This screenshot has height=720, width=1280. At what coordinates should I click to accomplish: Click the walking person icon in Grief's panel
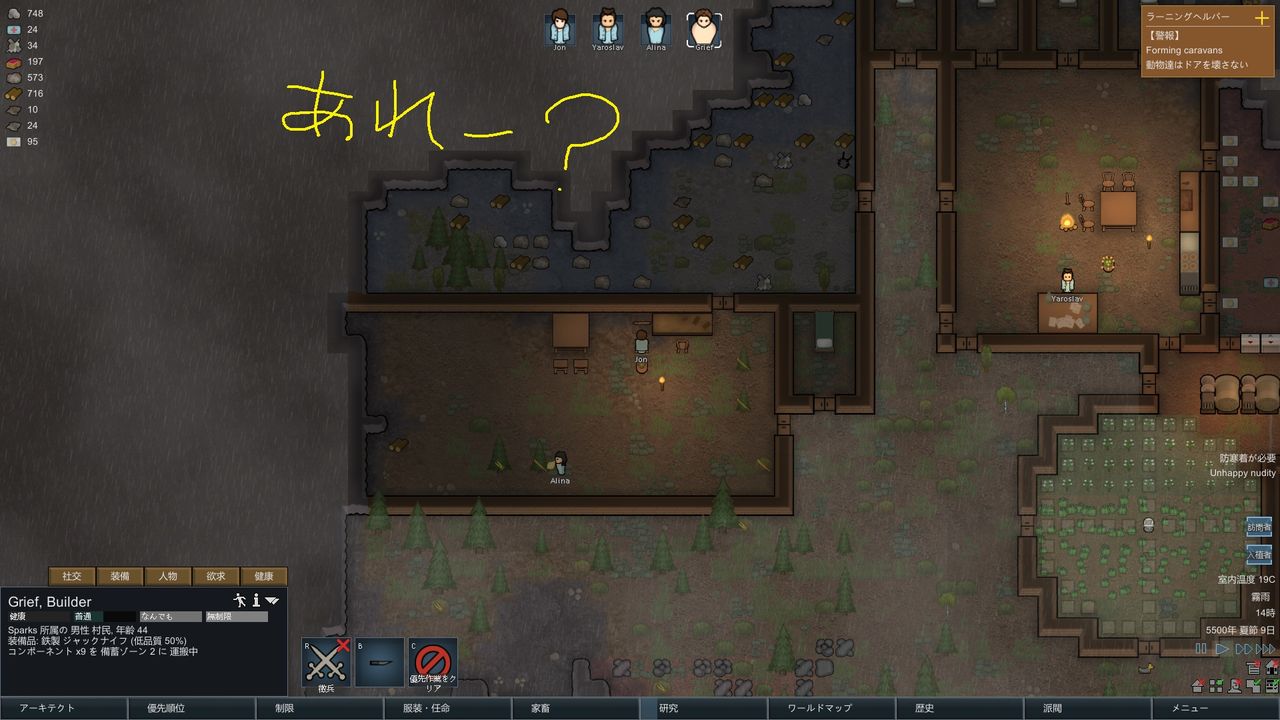(240, 601)
